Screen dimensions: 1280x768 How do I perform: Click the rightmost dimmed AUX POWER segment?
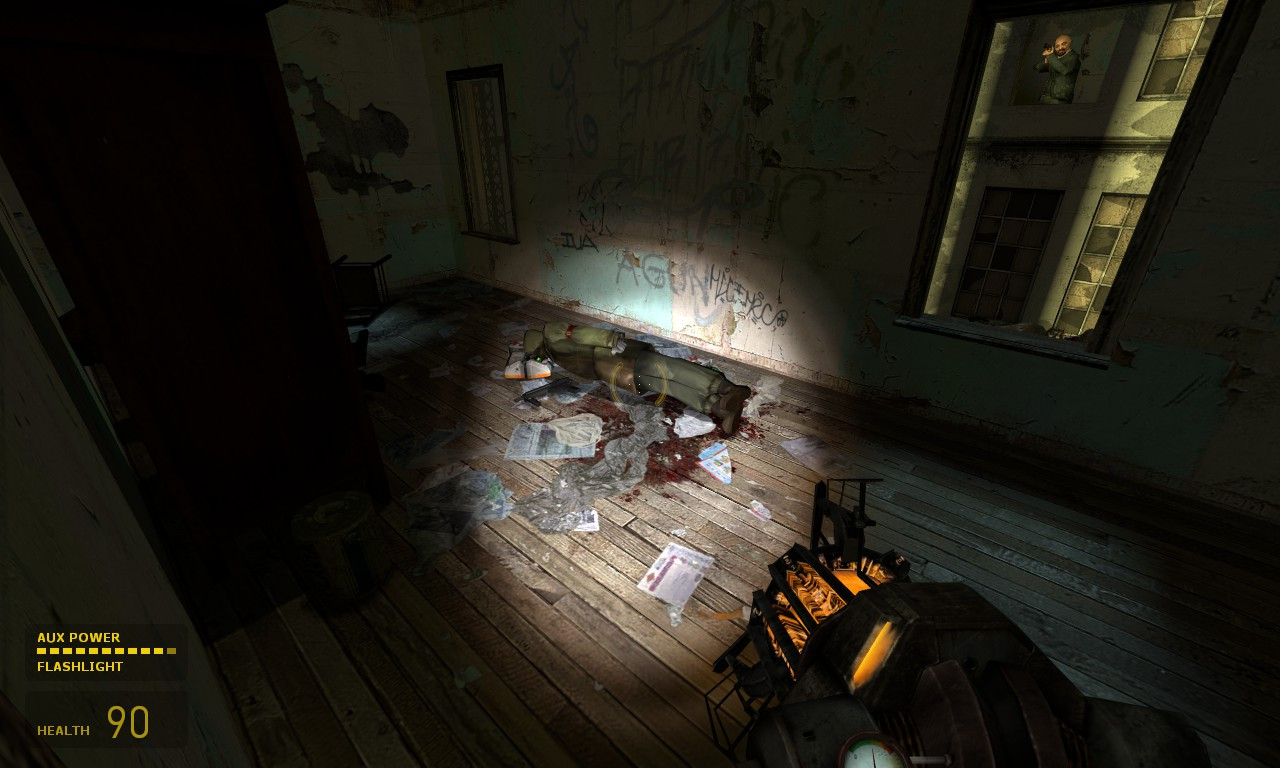tap(172, 649)
